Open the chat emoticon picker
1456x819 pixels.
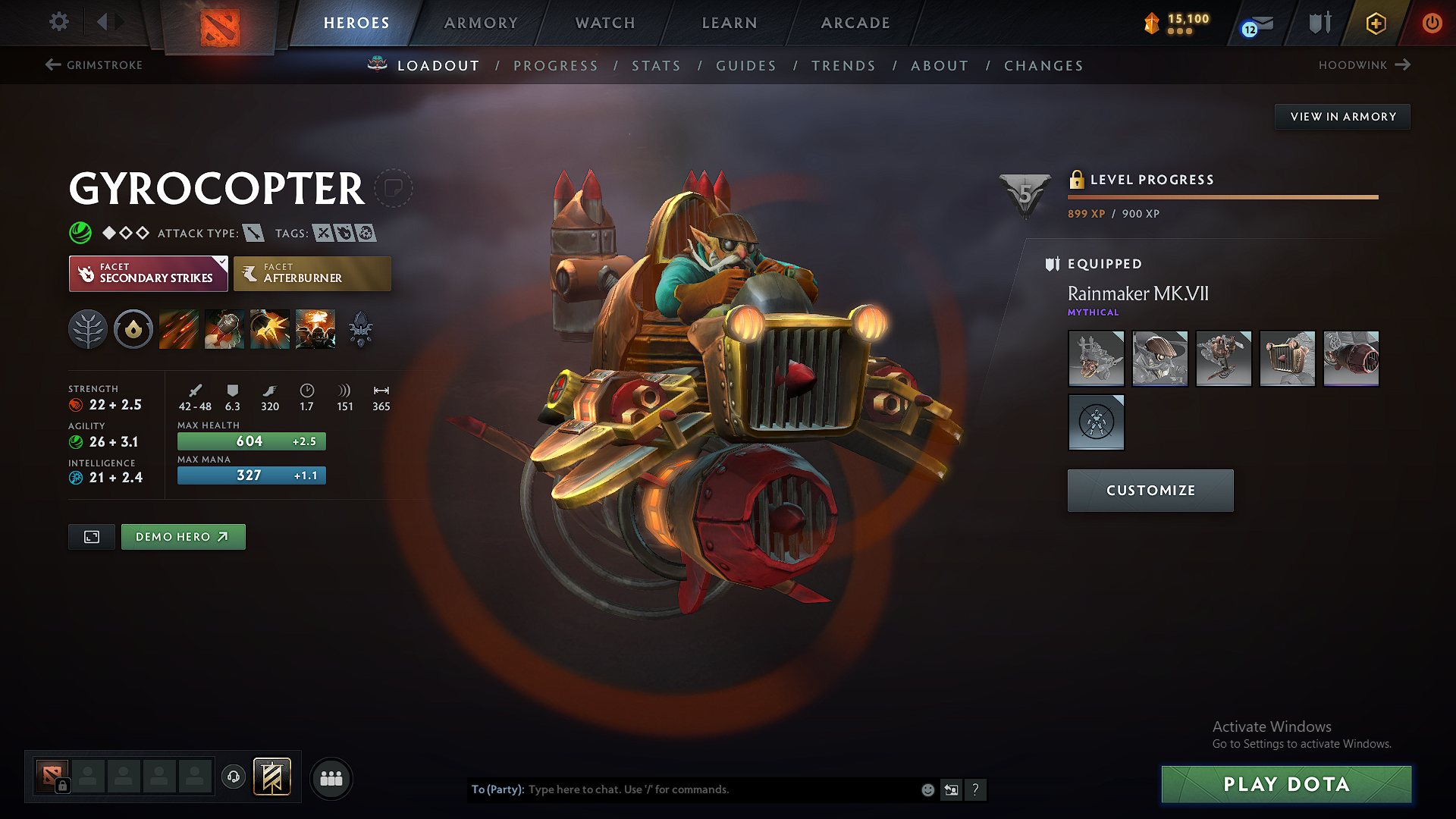point(927,789)
